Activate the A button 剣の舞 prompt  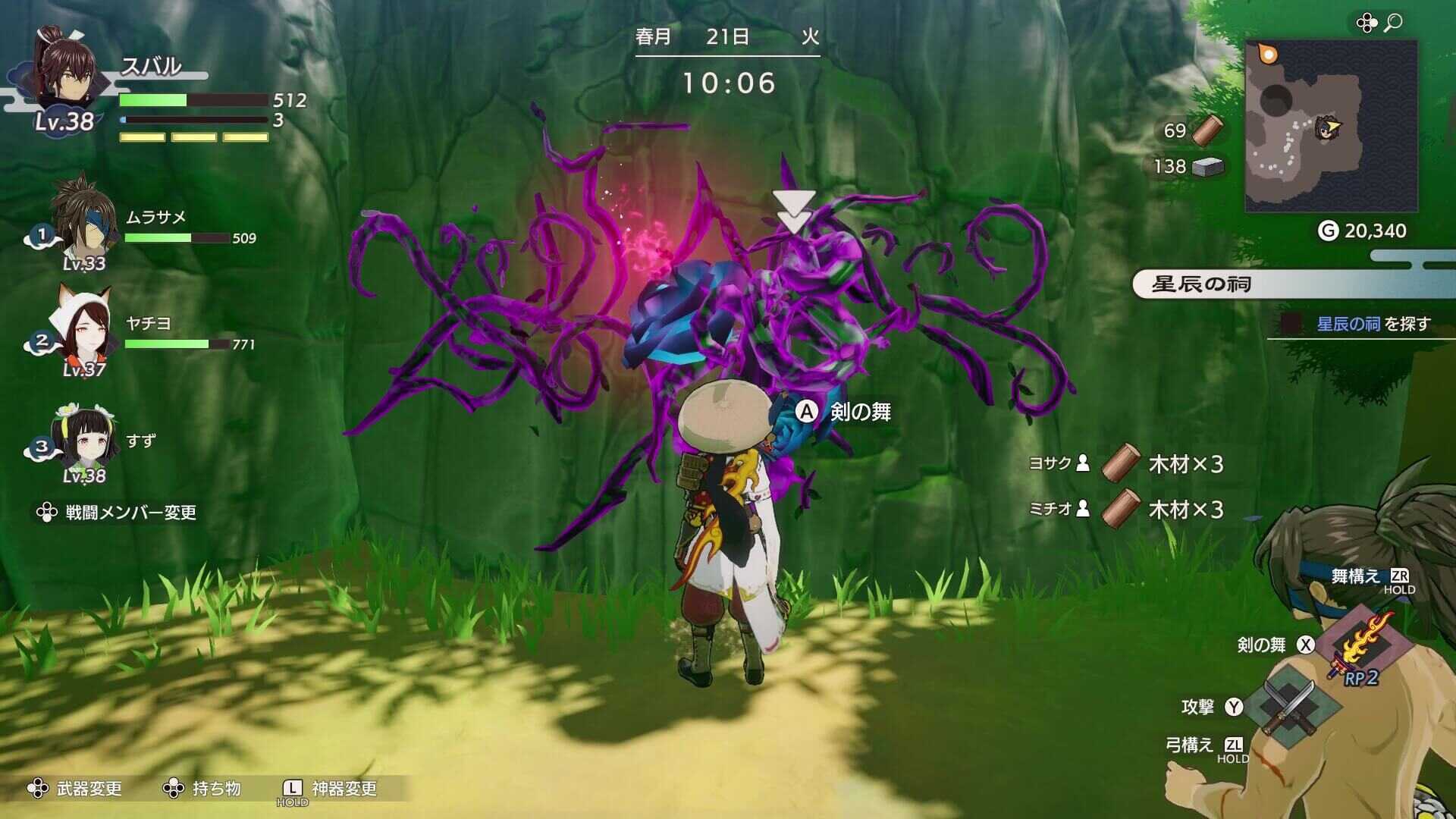point(805,413)
